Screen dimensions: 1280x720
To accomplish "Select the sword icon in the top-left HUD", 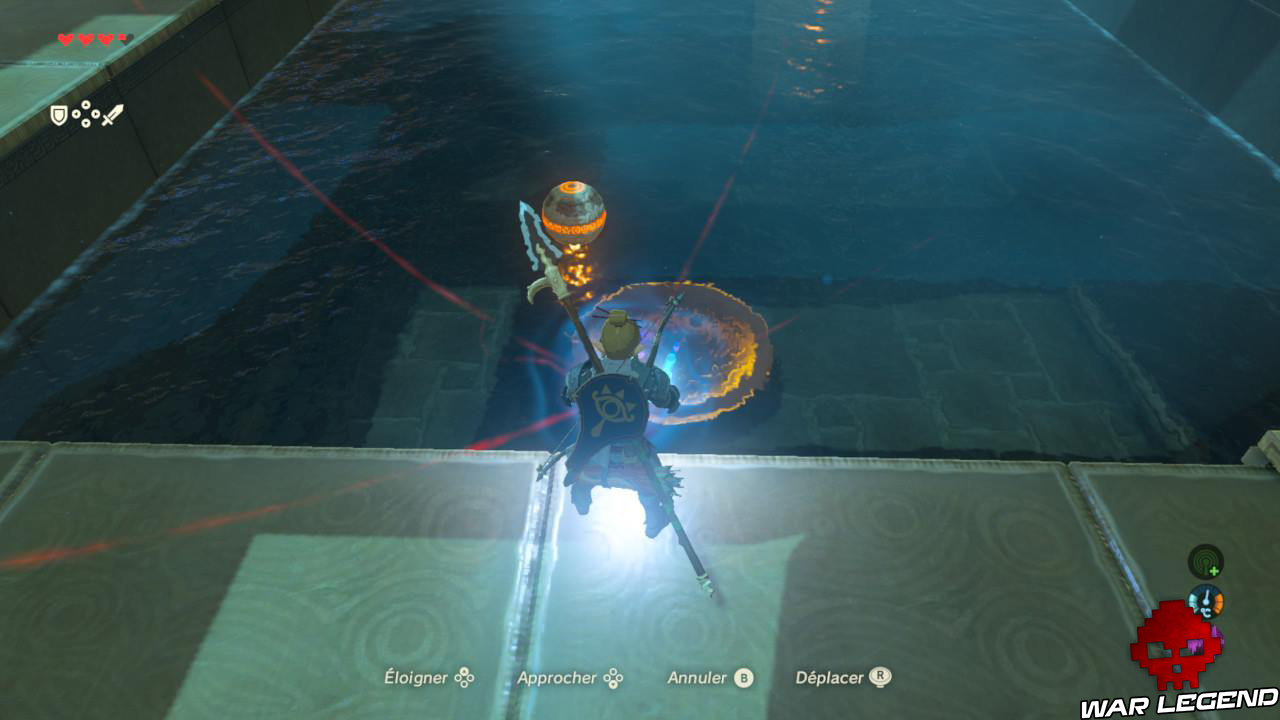I will (x=113, y=115).
